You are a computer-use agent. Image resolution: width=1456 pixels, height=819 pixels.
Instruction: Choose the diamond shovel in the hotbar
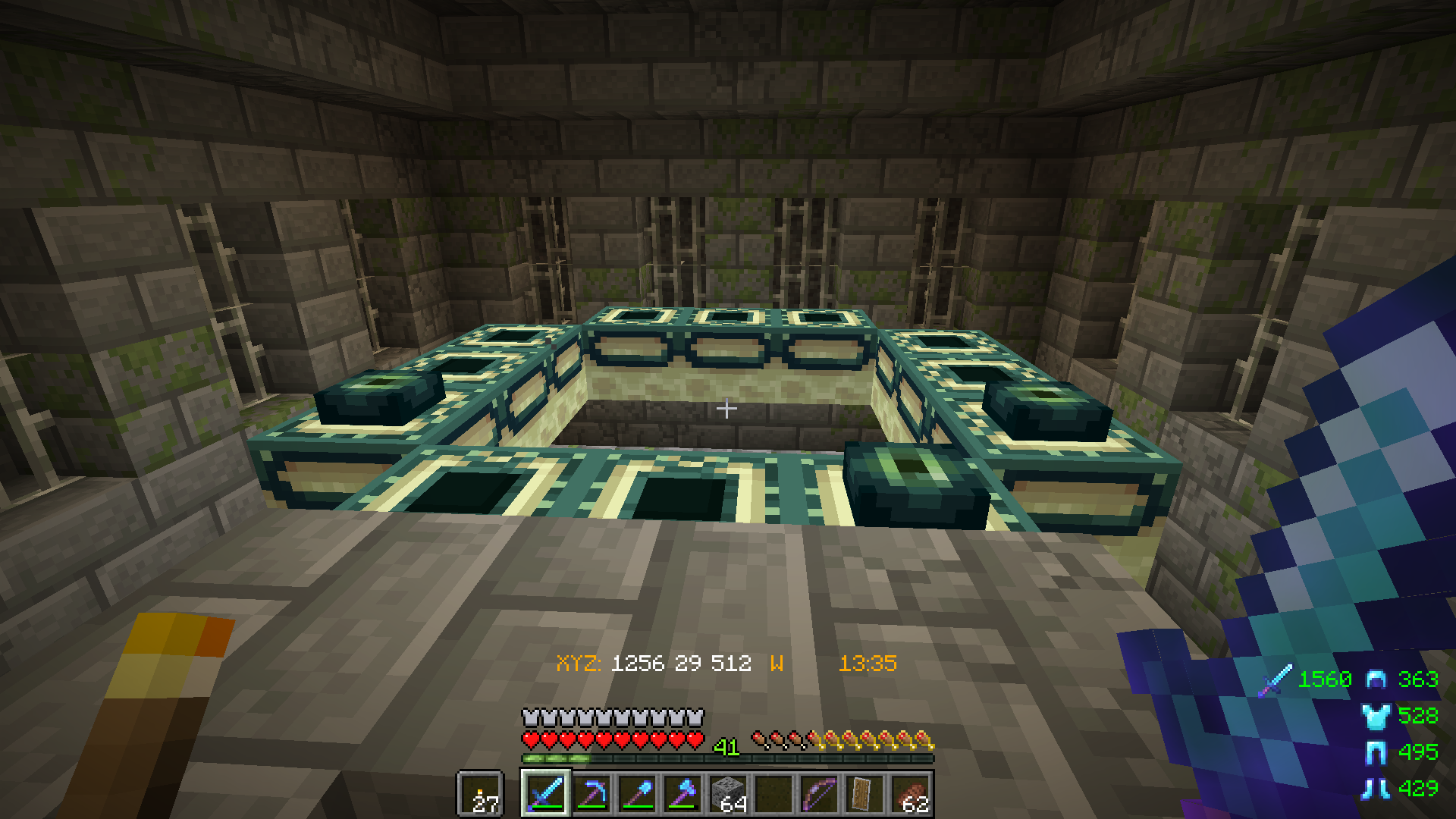pos(637,793)
